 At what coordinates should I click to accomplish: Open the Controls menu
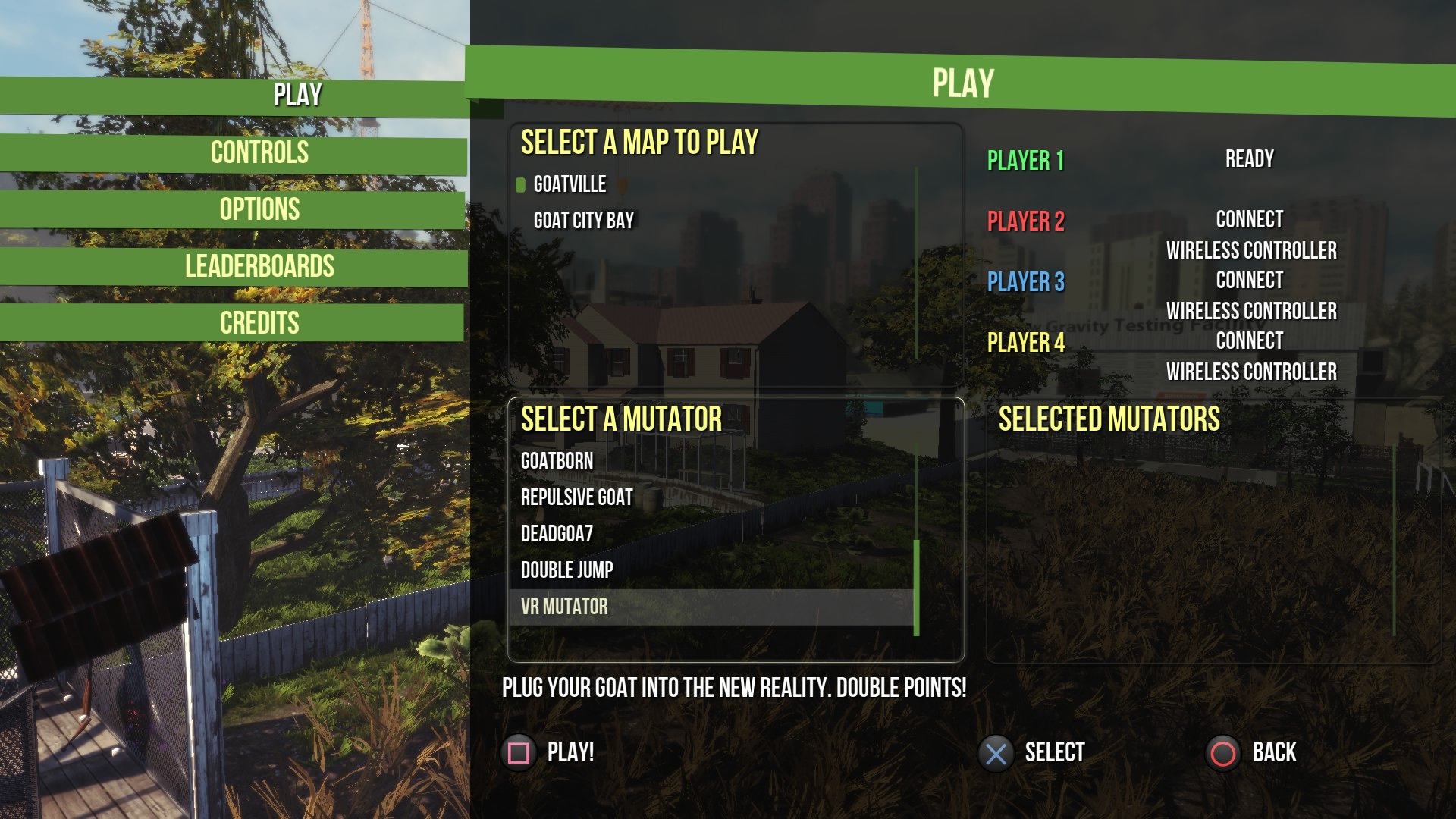pos(259,153)
